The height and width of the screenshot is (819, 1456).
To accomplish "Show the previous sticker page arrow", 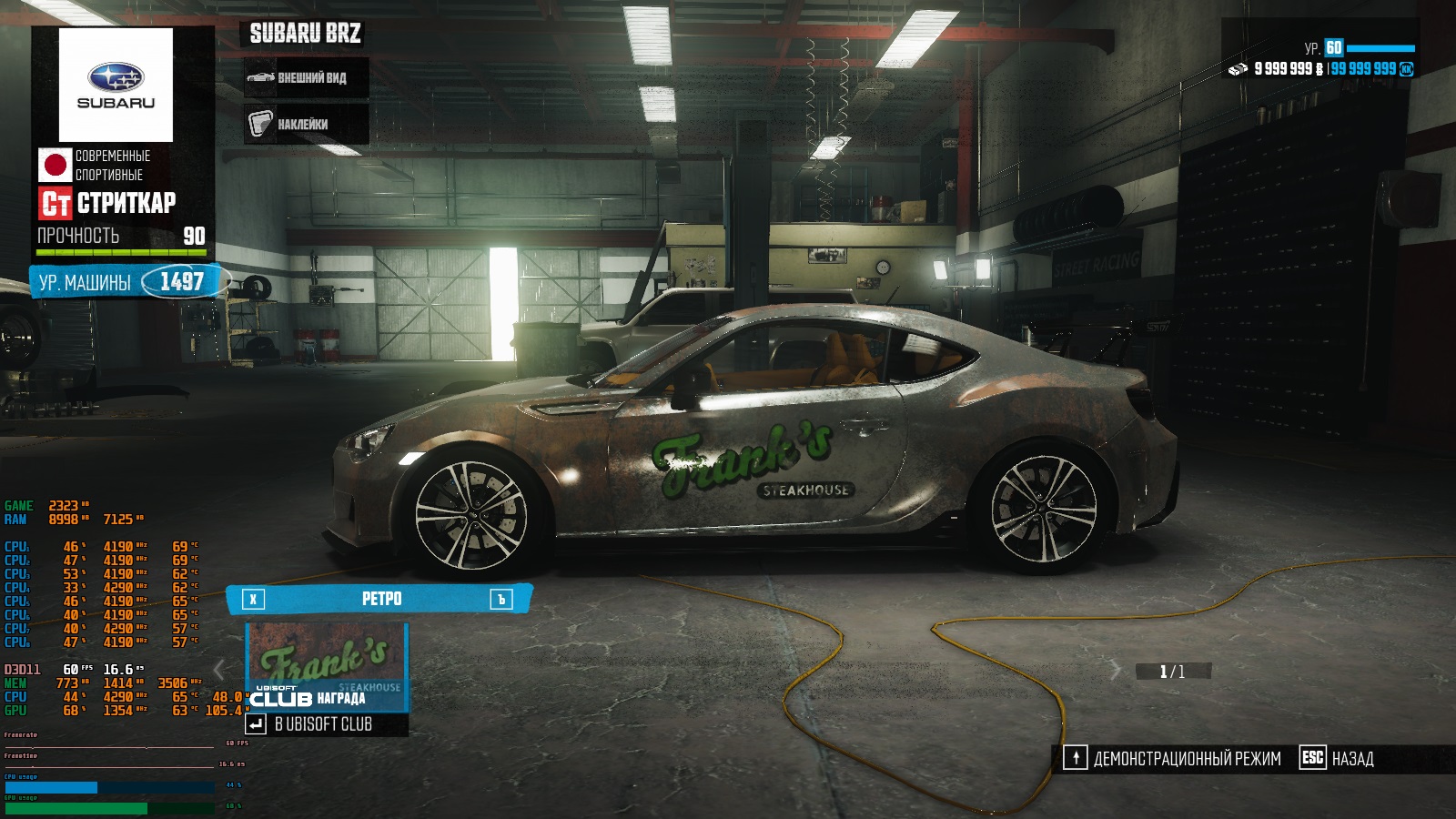I will (219, 671).
